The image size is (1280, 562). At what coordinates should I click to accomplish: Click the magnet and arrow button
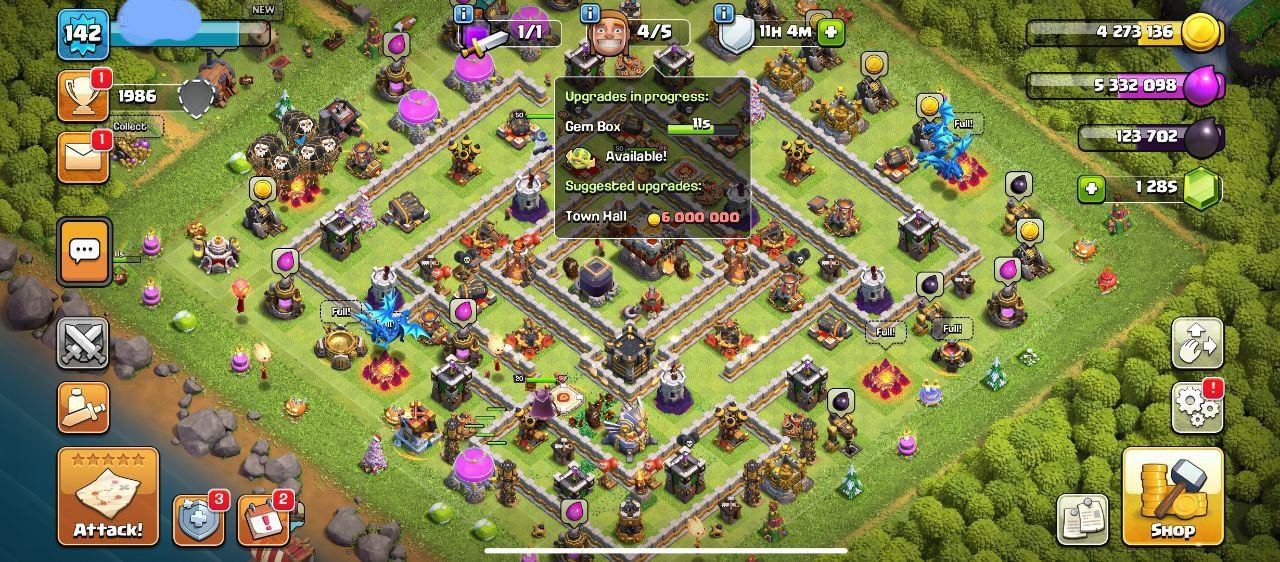[x=1197, y=345]
